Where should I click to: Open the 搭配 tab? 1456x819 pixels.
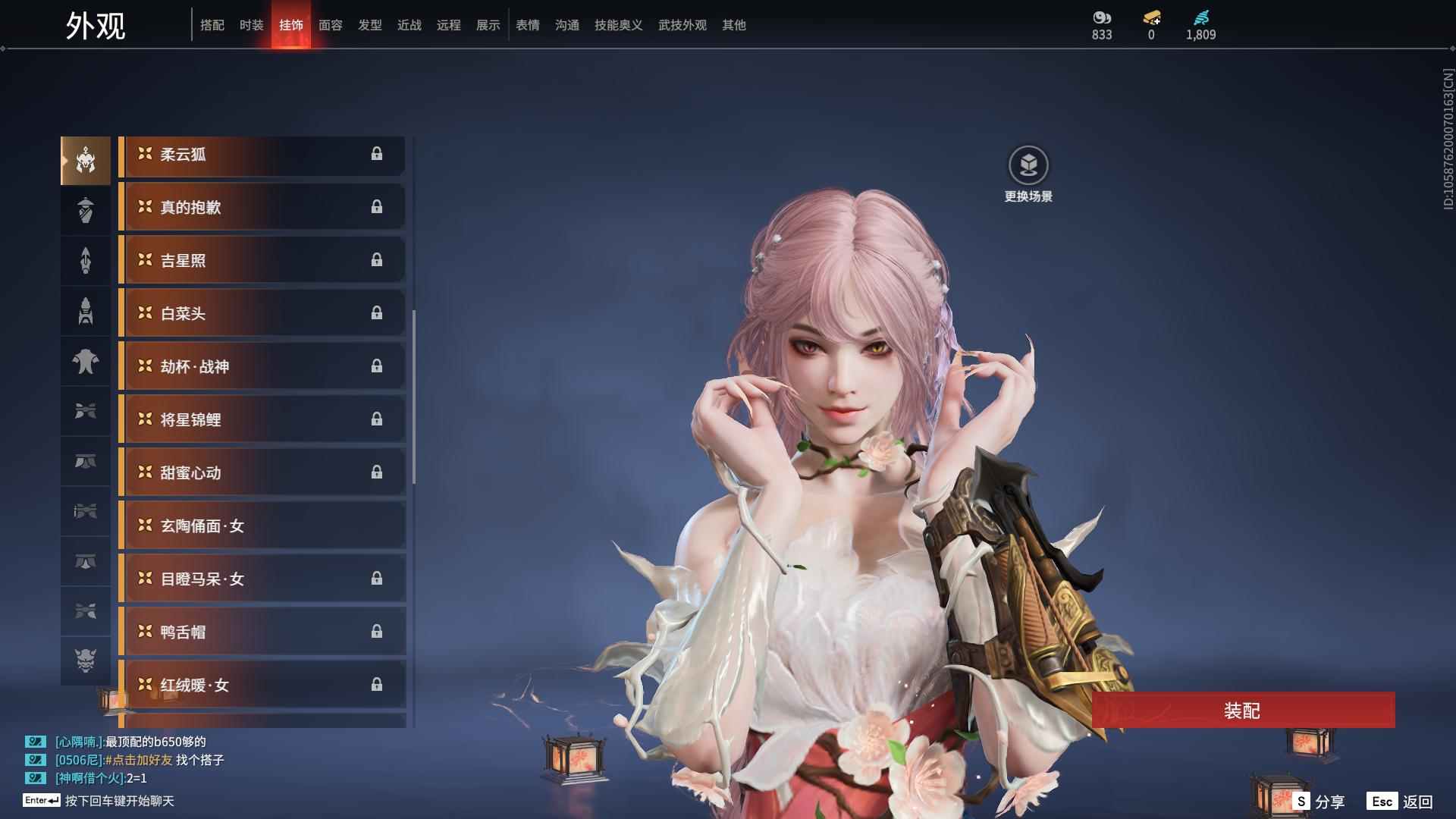click(x=212, y=25)
